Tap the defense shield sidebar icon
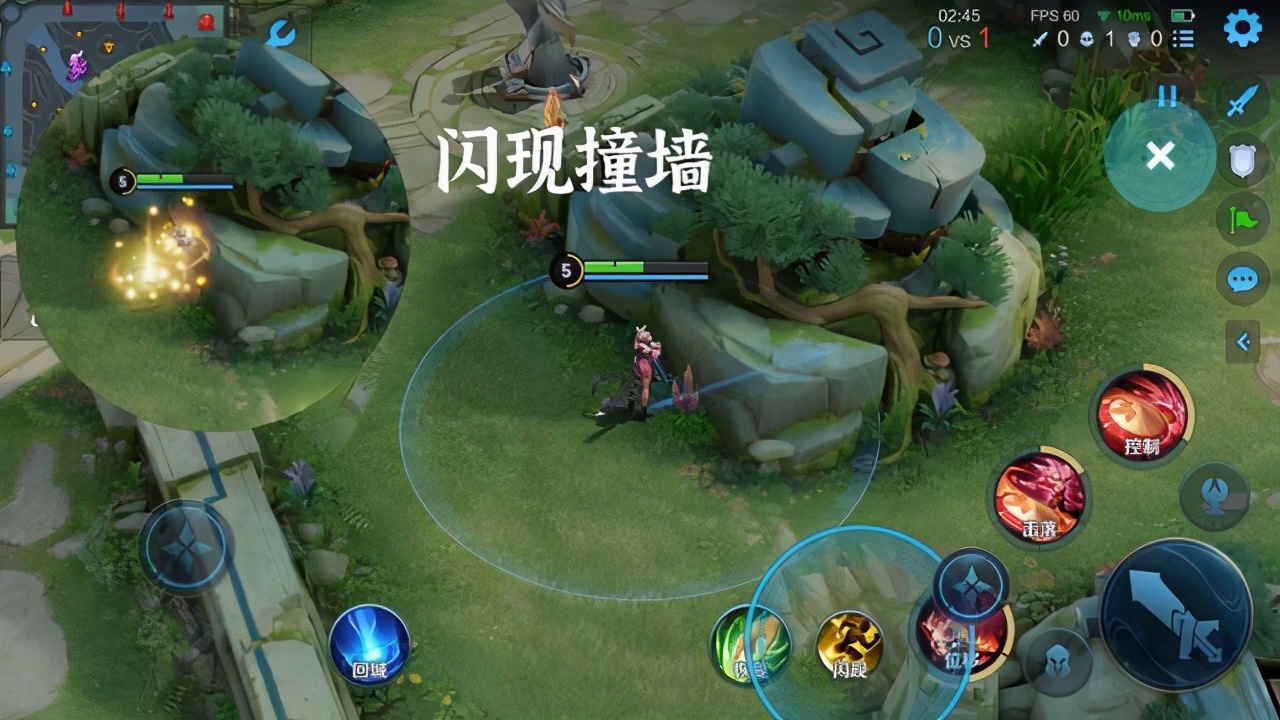This screenshot has height=720, width=1280. pos(1240,160)
